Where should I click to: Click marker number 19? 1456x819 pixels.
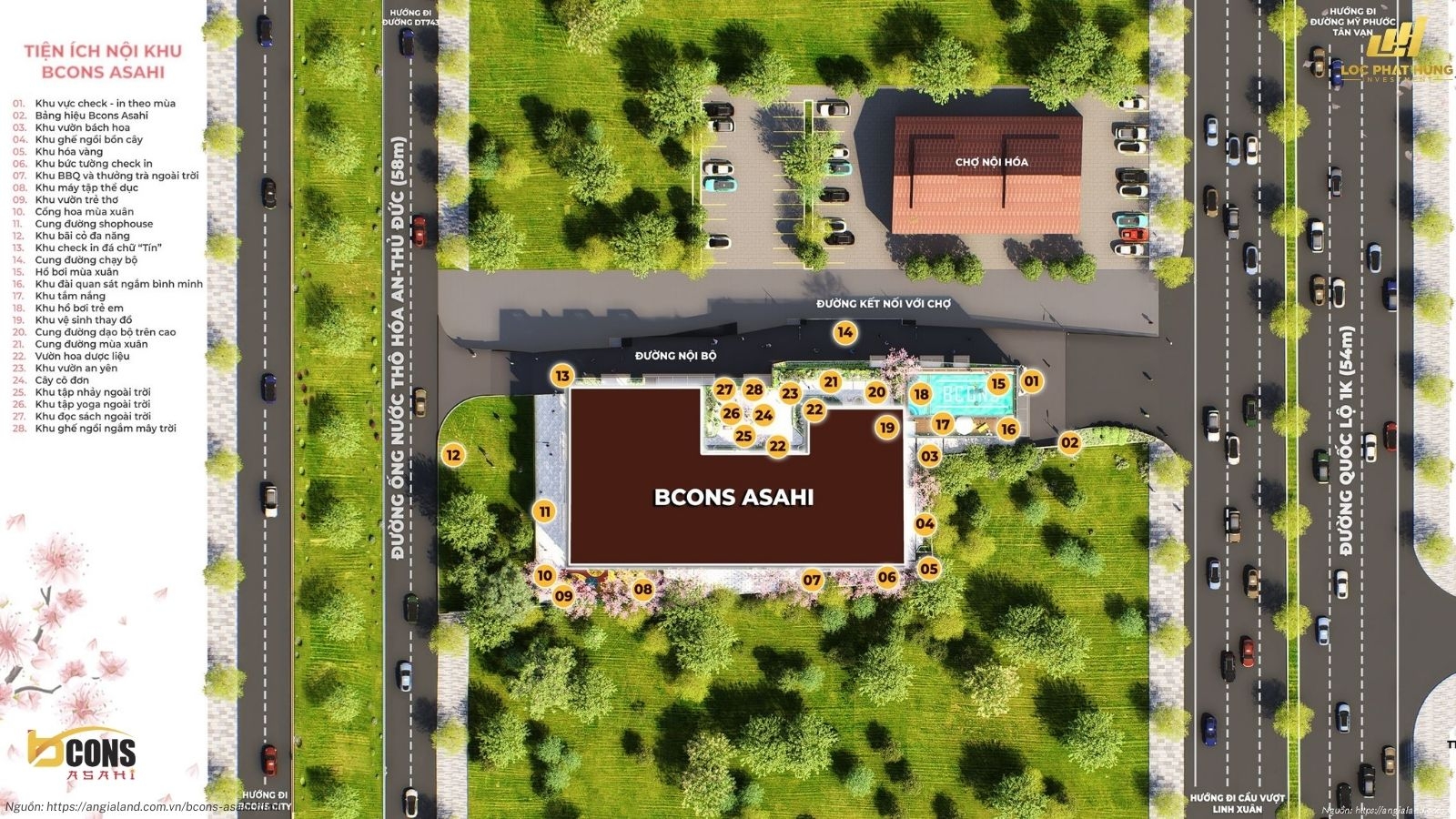point(886,427)
